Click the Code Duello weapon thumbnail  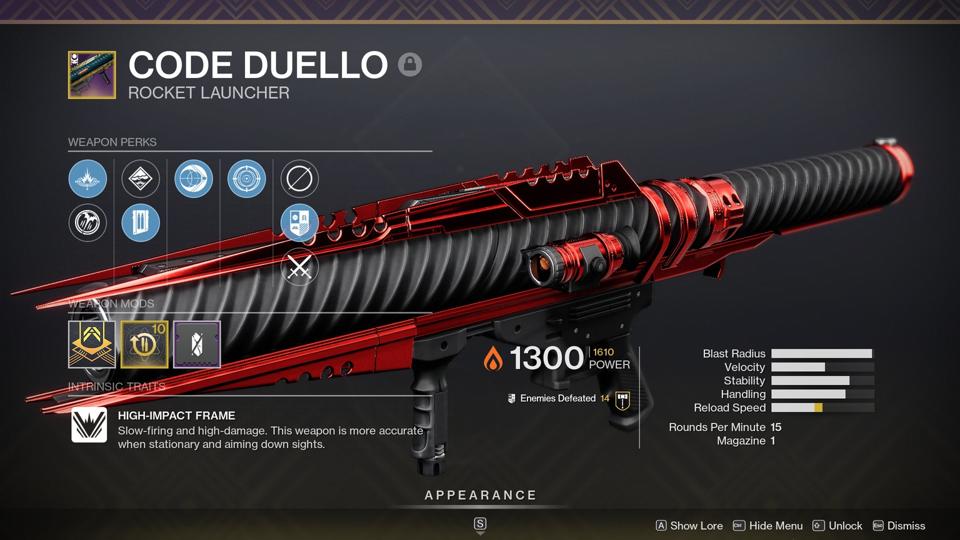tap(91, 75)
